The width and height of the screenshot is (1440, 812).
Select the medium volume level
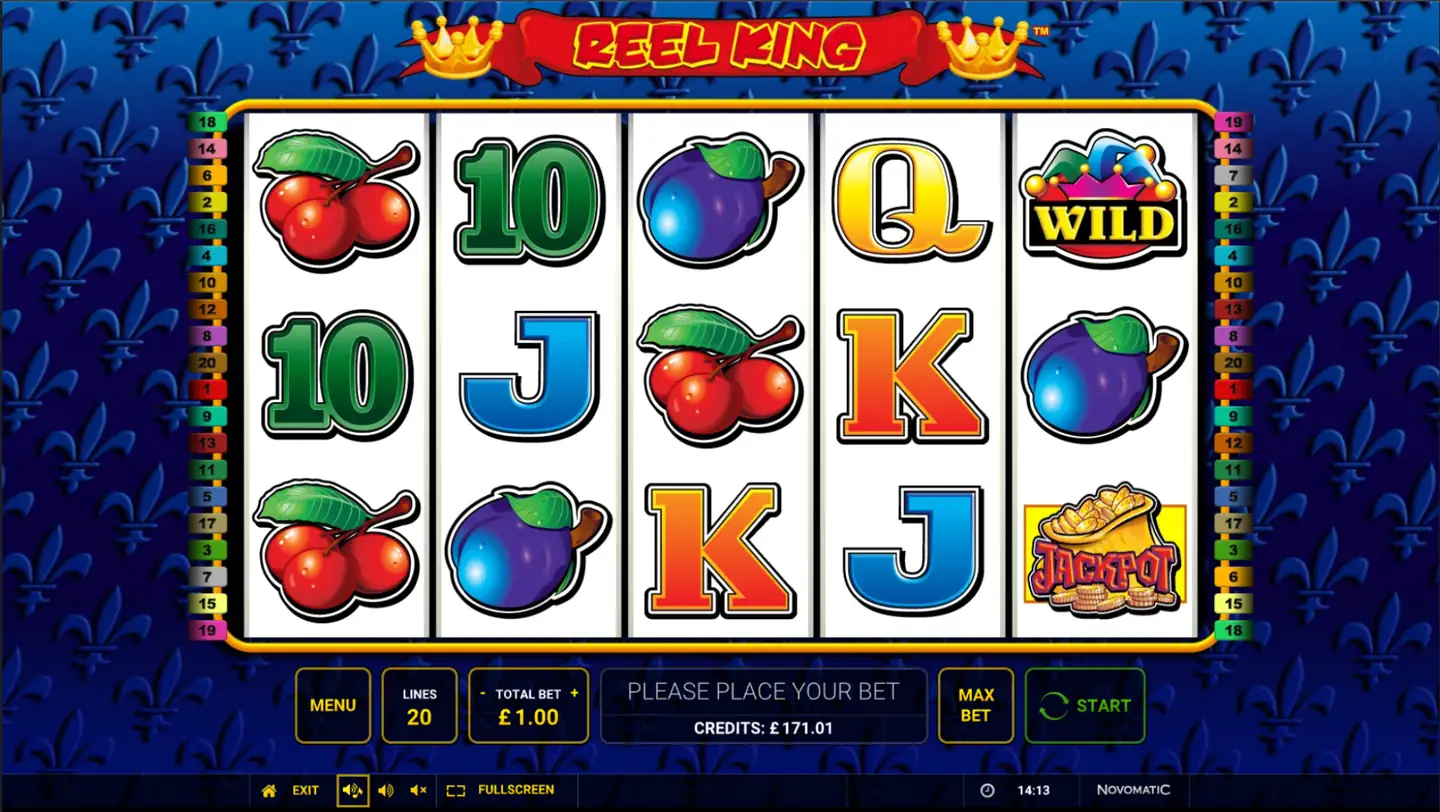(x=386, y=790)
